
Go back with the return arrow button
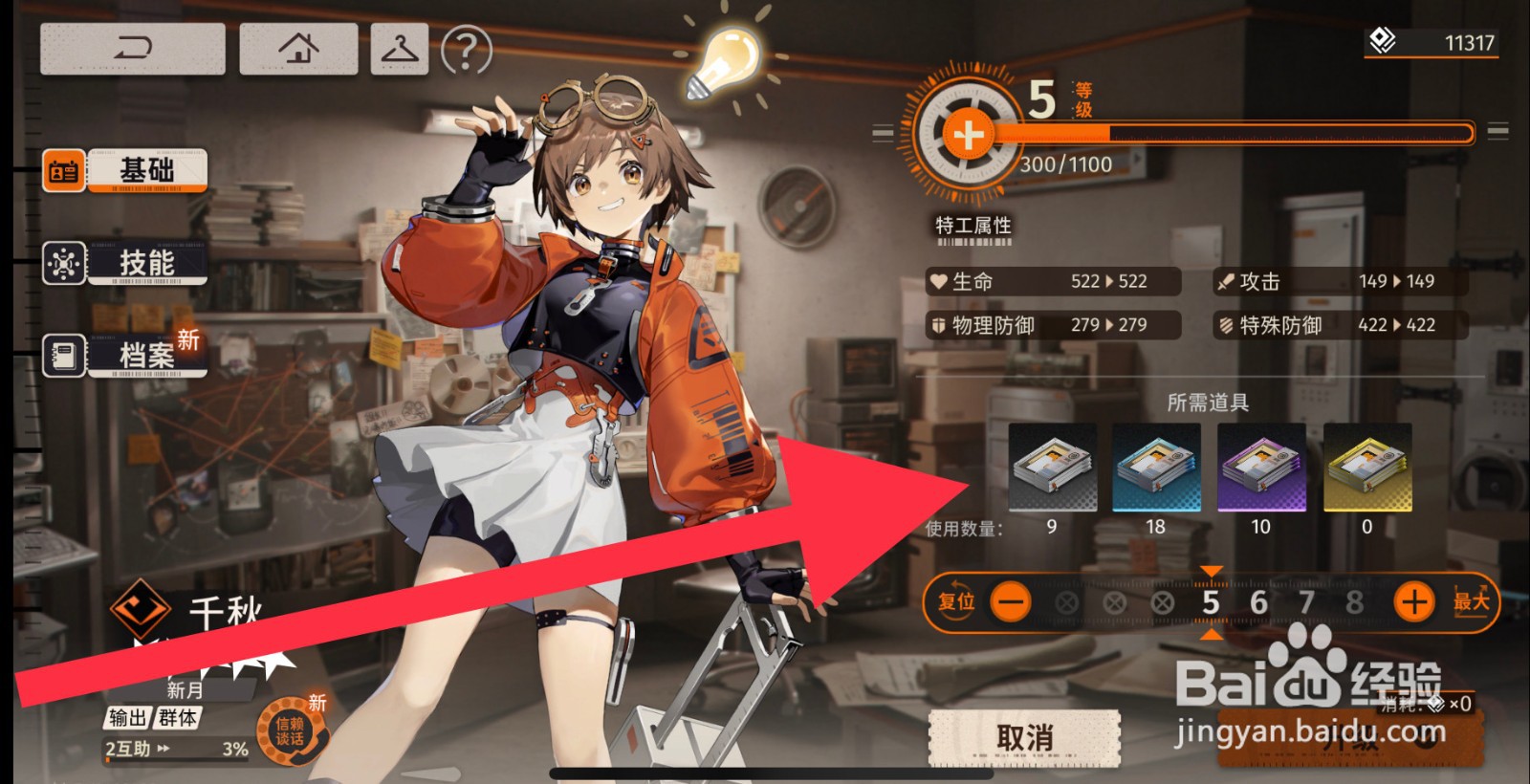(133, 49)
